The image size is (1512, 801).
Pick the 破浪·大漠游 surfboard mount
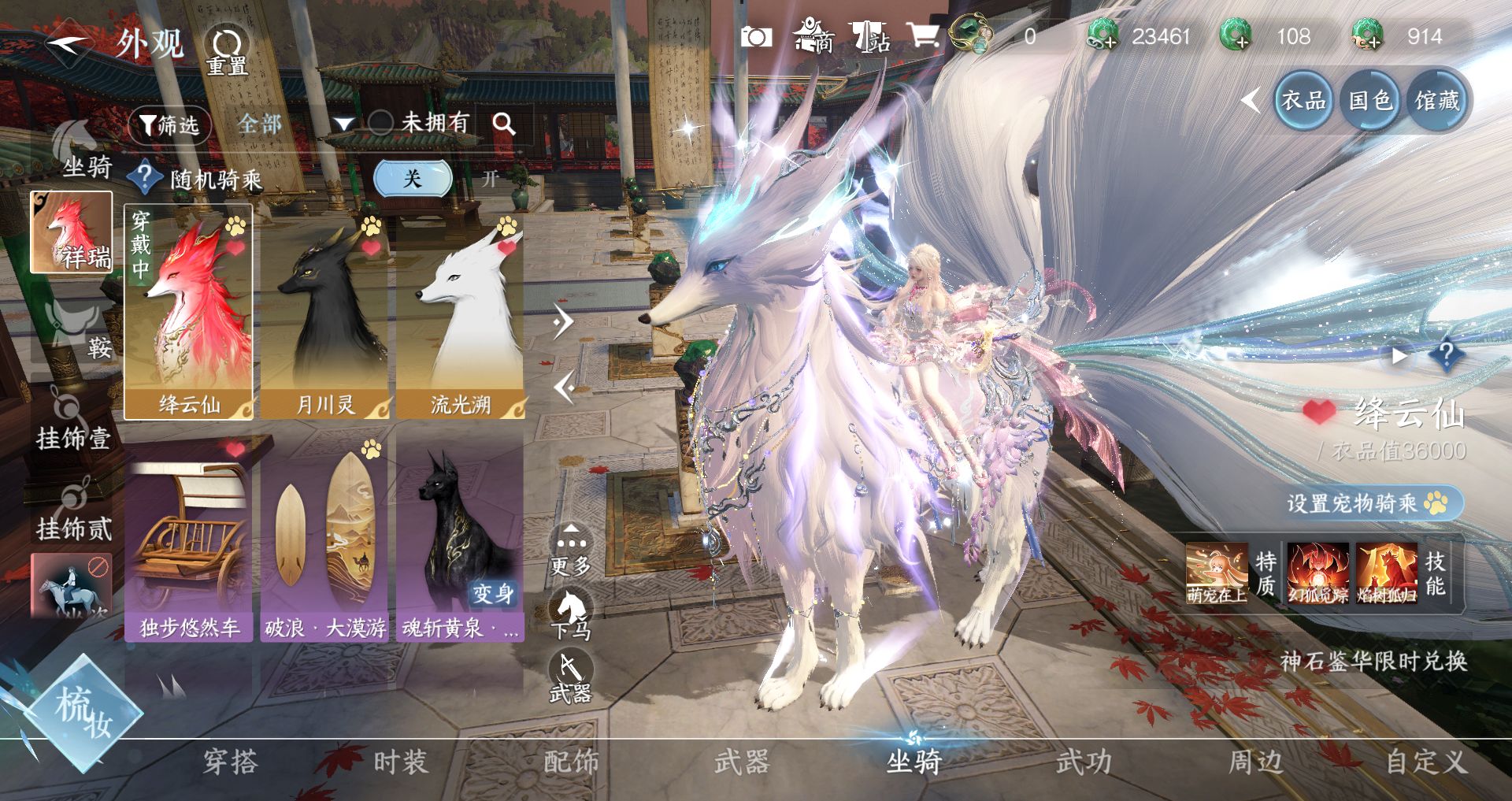pyautogui.click(x=324, y=537)
